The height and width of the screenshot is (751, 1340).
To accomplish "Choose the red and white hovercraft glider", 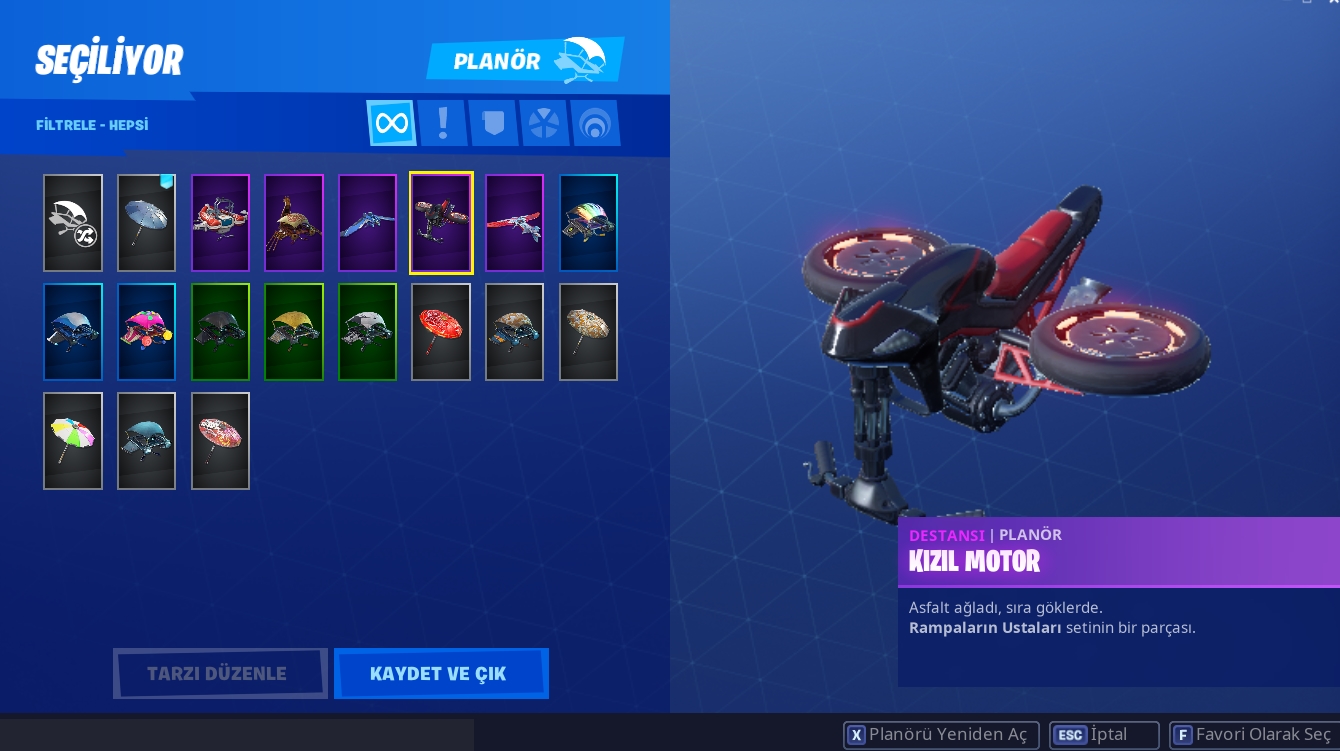I will pyautogui.click(x=220, y=223).
